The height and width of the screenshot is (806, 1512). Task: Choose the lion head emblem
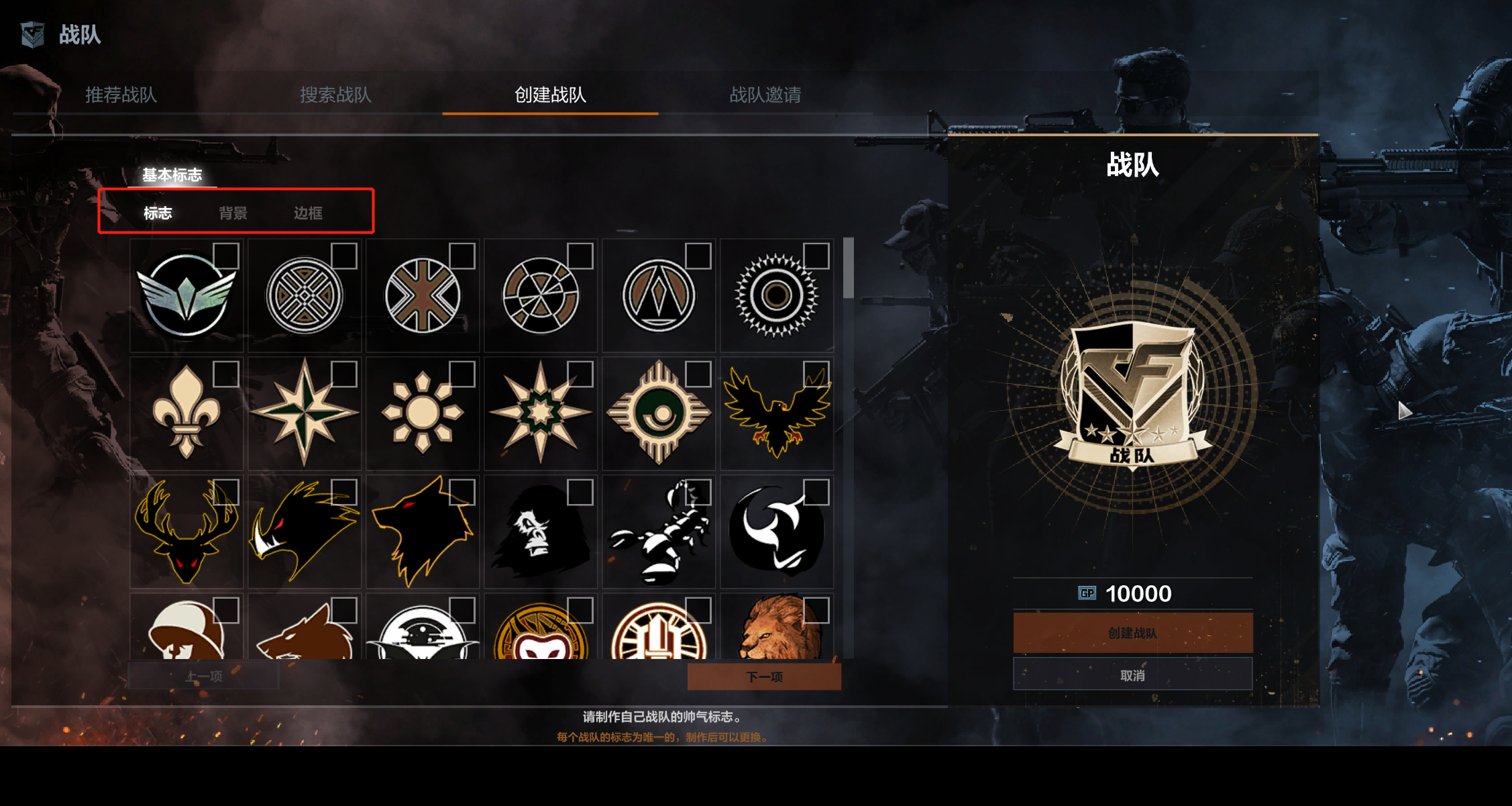[x=777, y=628]
